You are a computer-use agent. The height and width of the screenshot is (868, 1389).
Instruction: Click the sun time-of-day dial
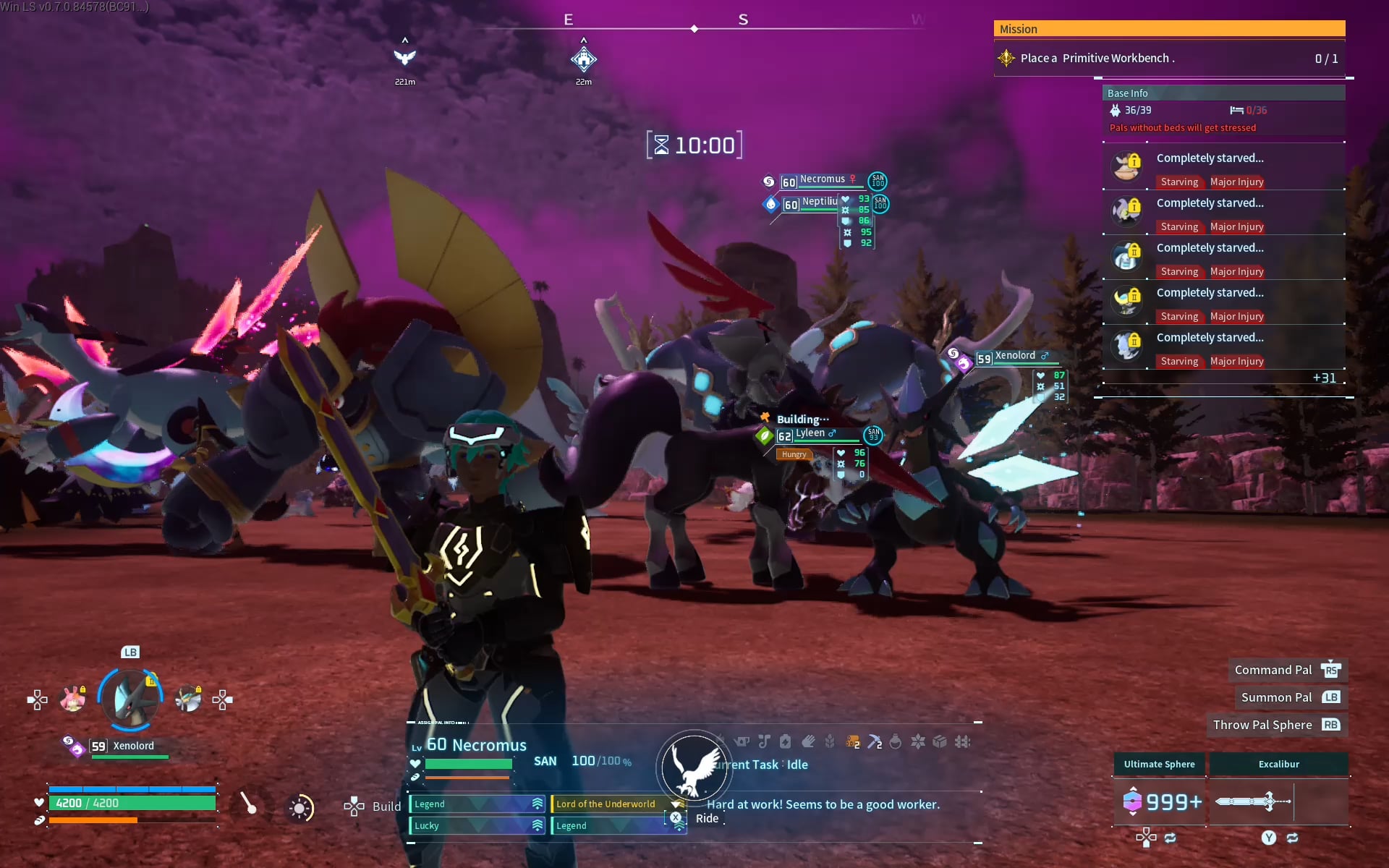click(300, 808)
